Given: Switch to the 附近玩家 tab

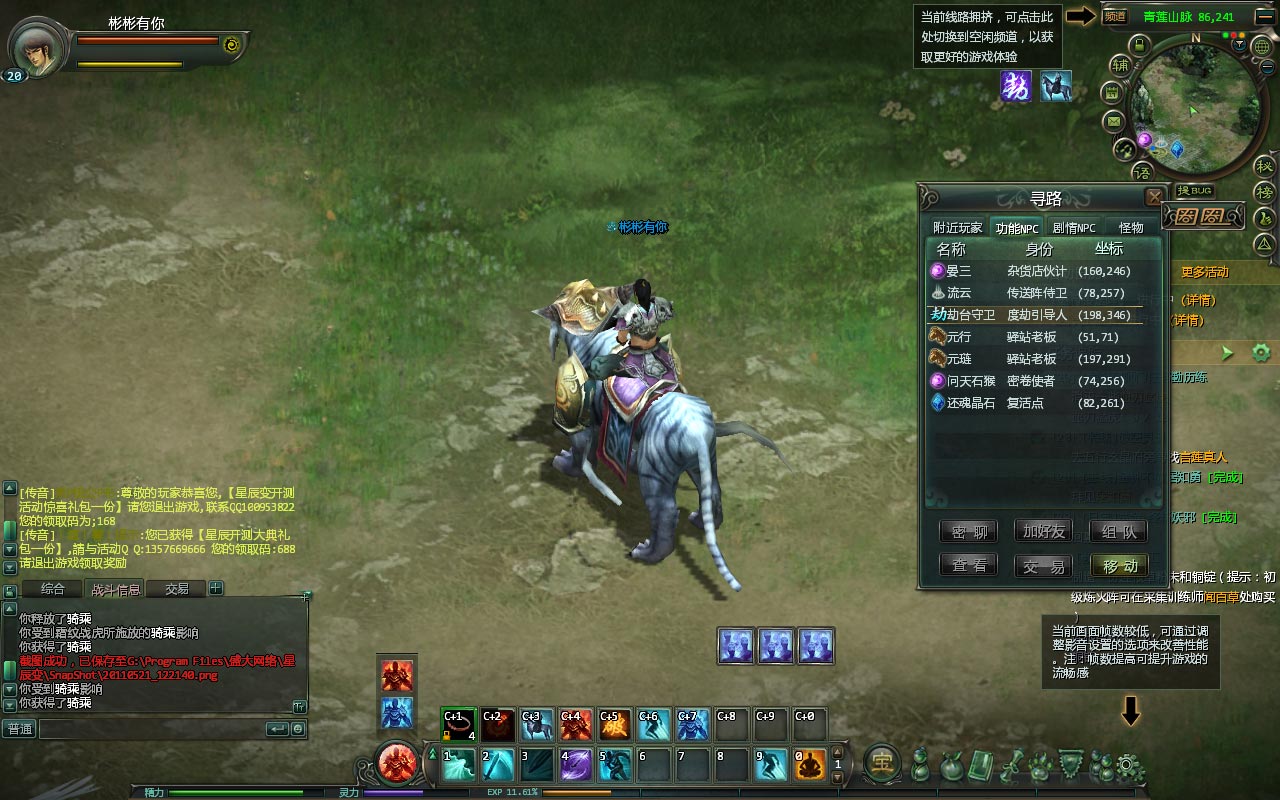Looking at the screenshot, I should 957,228.
